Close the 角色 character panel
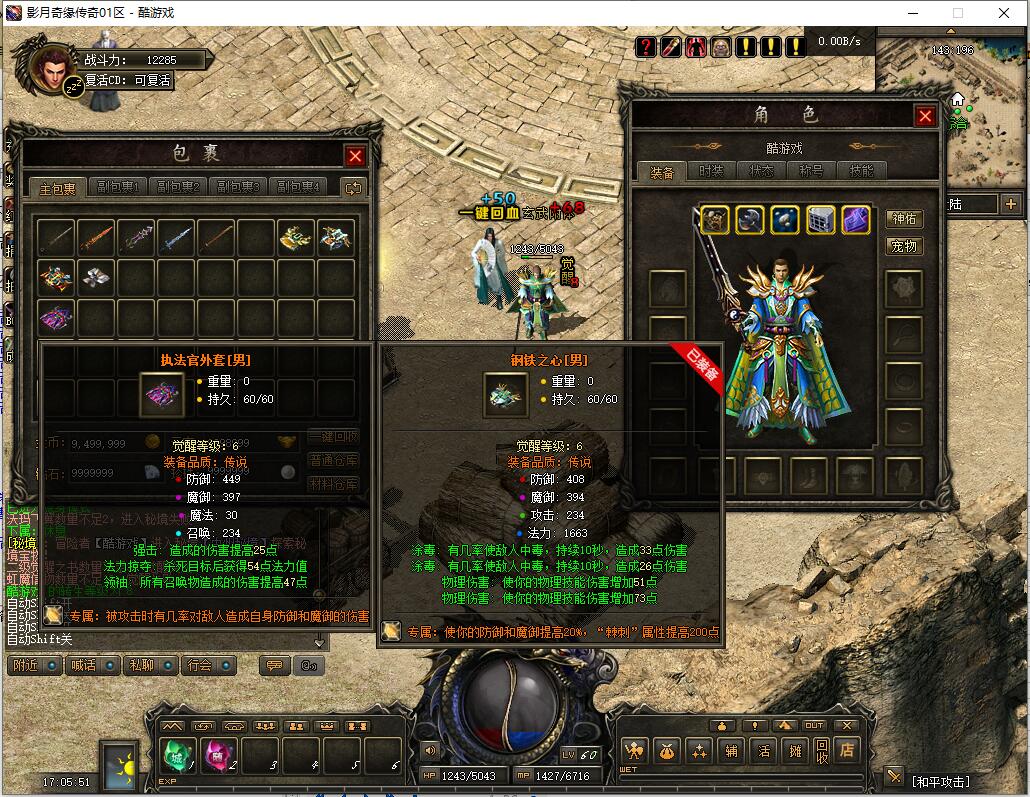 925,116
